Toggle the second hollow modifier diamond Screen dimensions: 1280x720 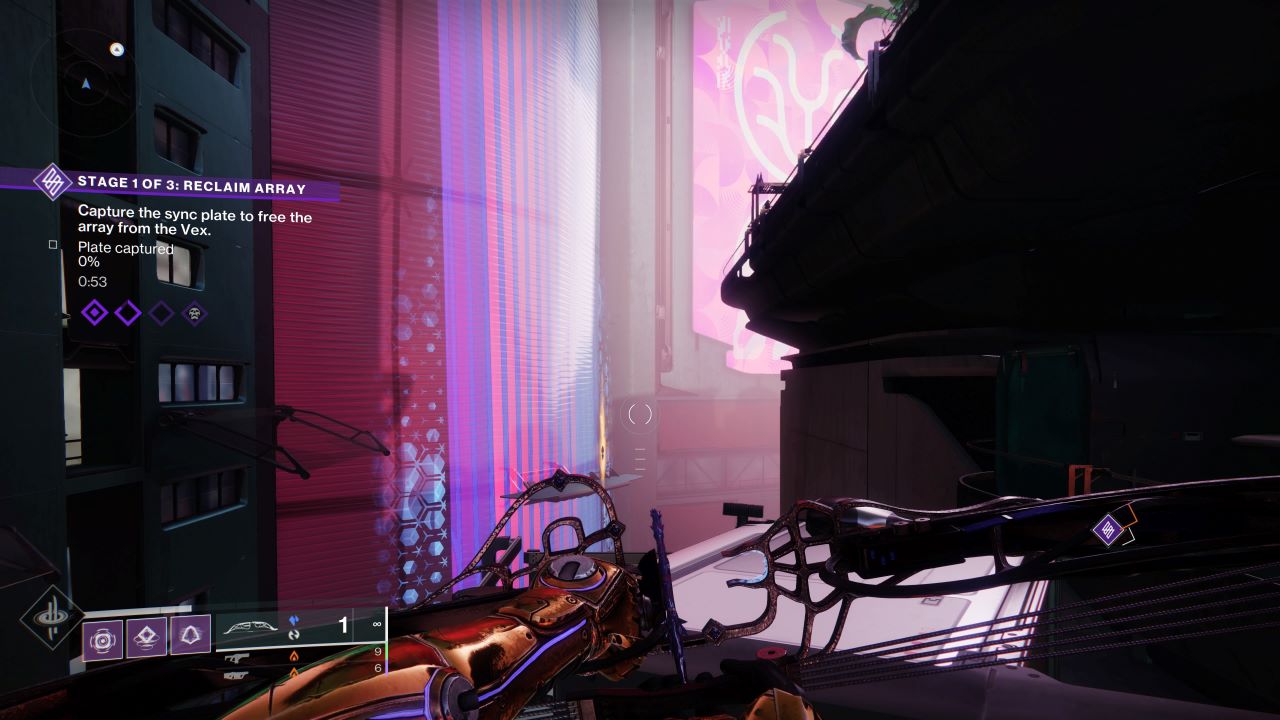pos(127,313)
